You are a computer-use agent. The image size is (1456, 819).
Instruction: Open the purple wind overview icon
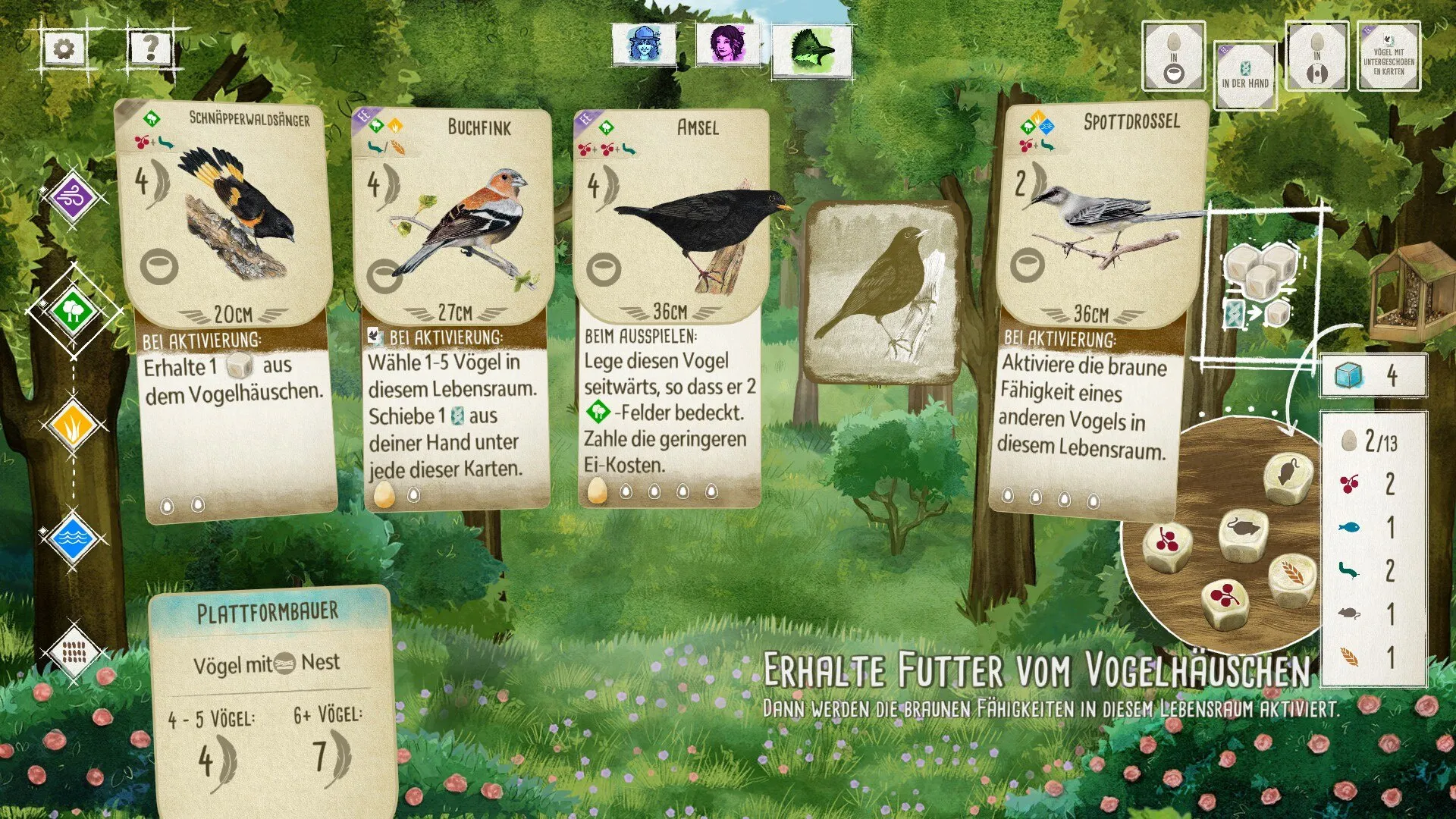coord(73,198)
